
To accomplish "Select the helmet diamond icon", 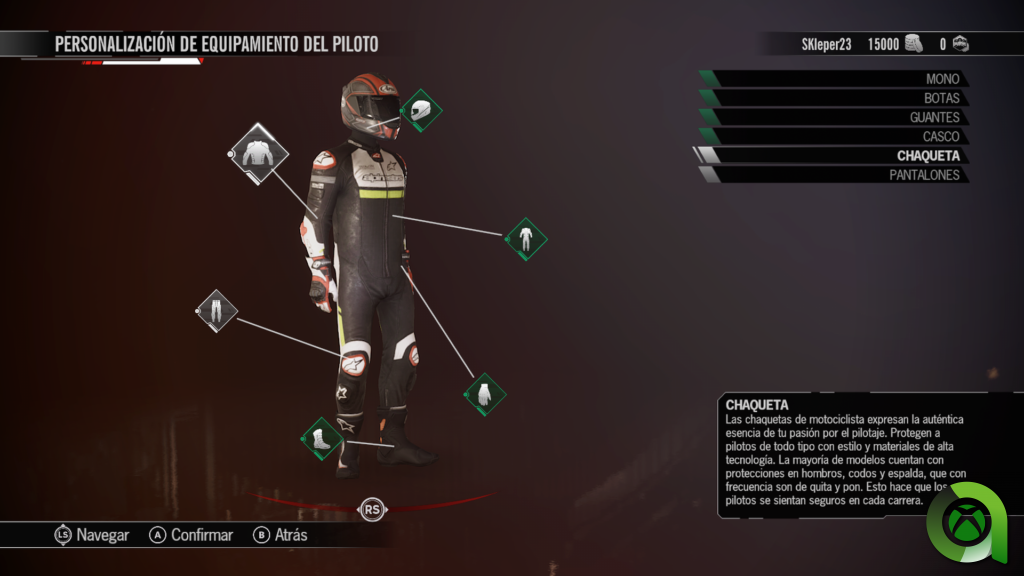I will 421,110.
